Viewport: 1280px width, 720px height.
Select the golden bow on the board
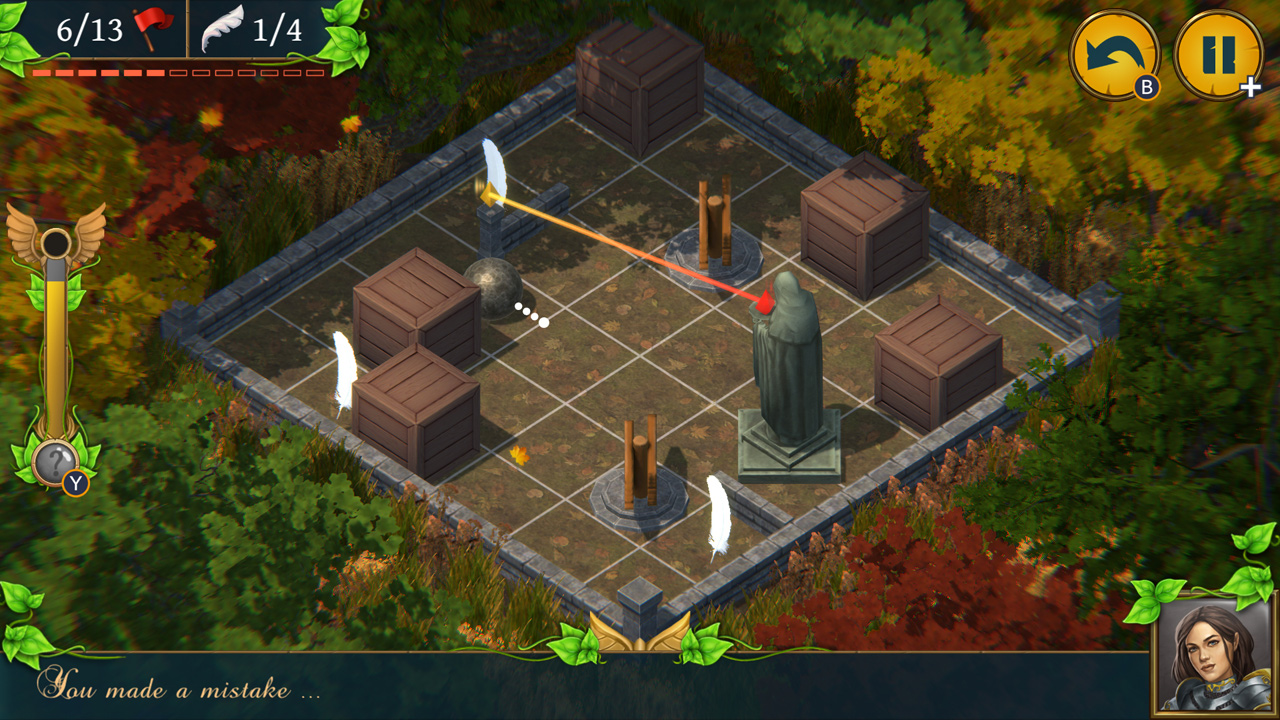coord(490,195)
